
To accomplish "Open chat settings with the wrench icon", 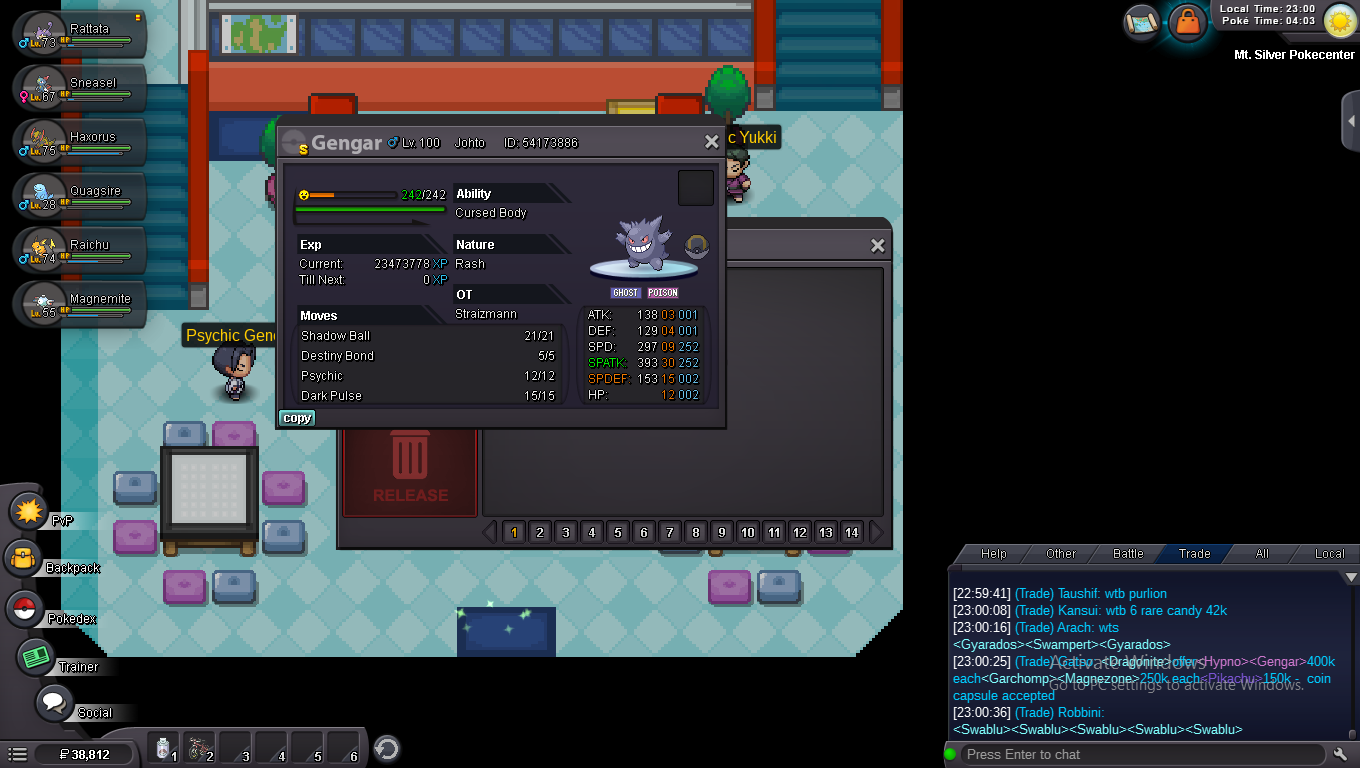I will pyautogui.click(x=1341, y=754).
